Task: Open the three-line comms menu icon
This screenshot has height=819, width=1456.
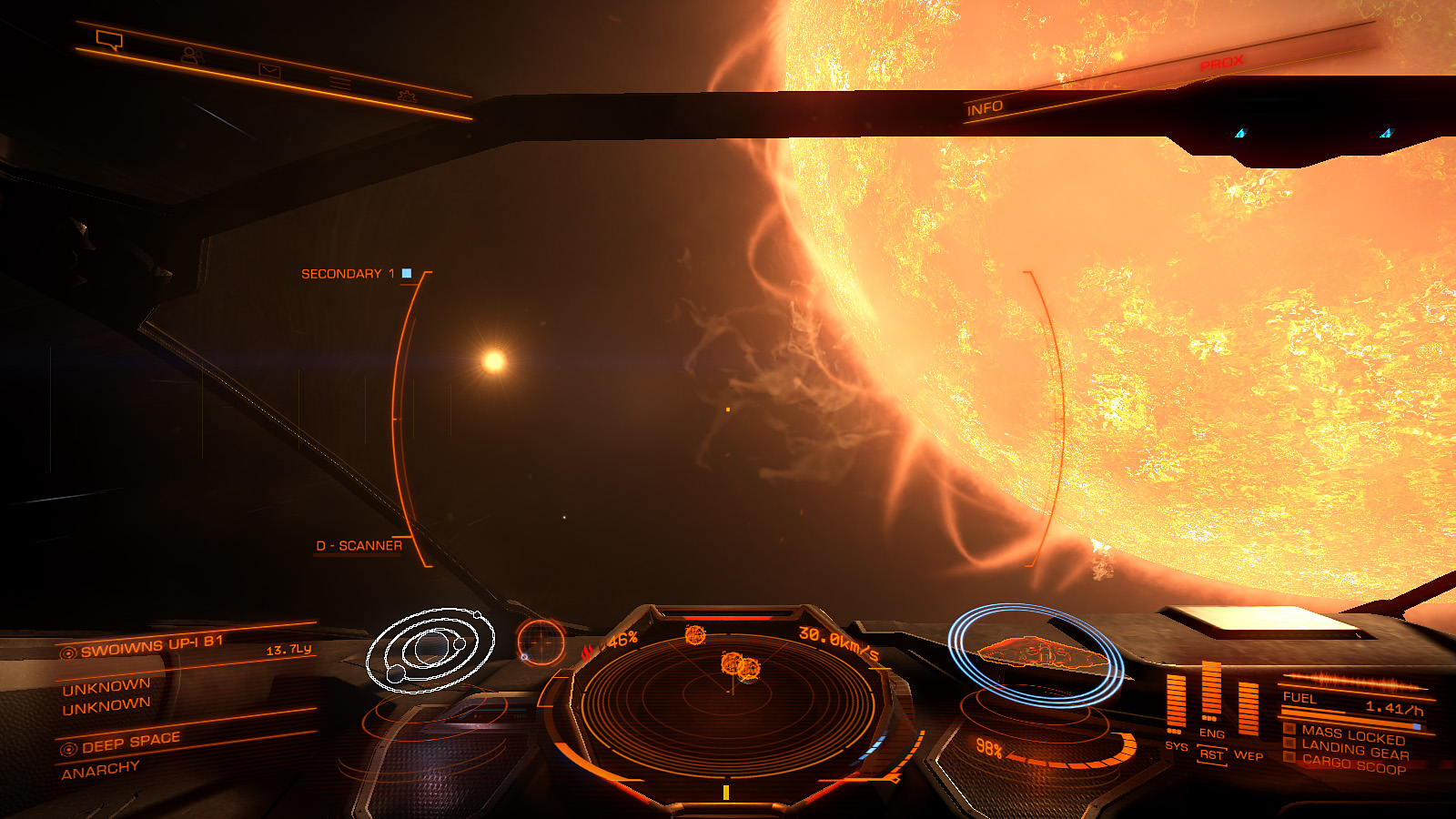Action: 339,84
